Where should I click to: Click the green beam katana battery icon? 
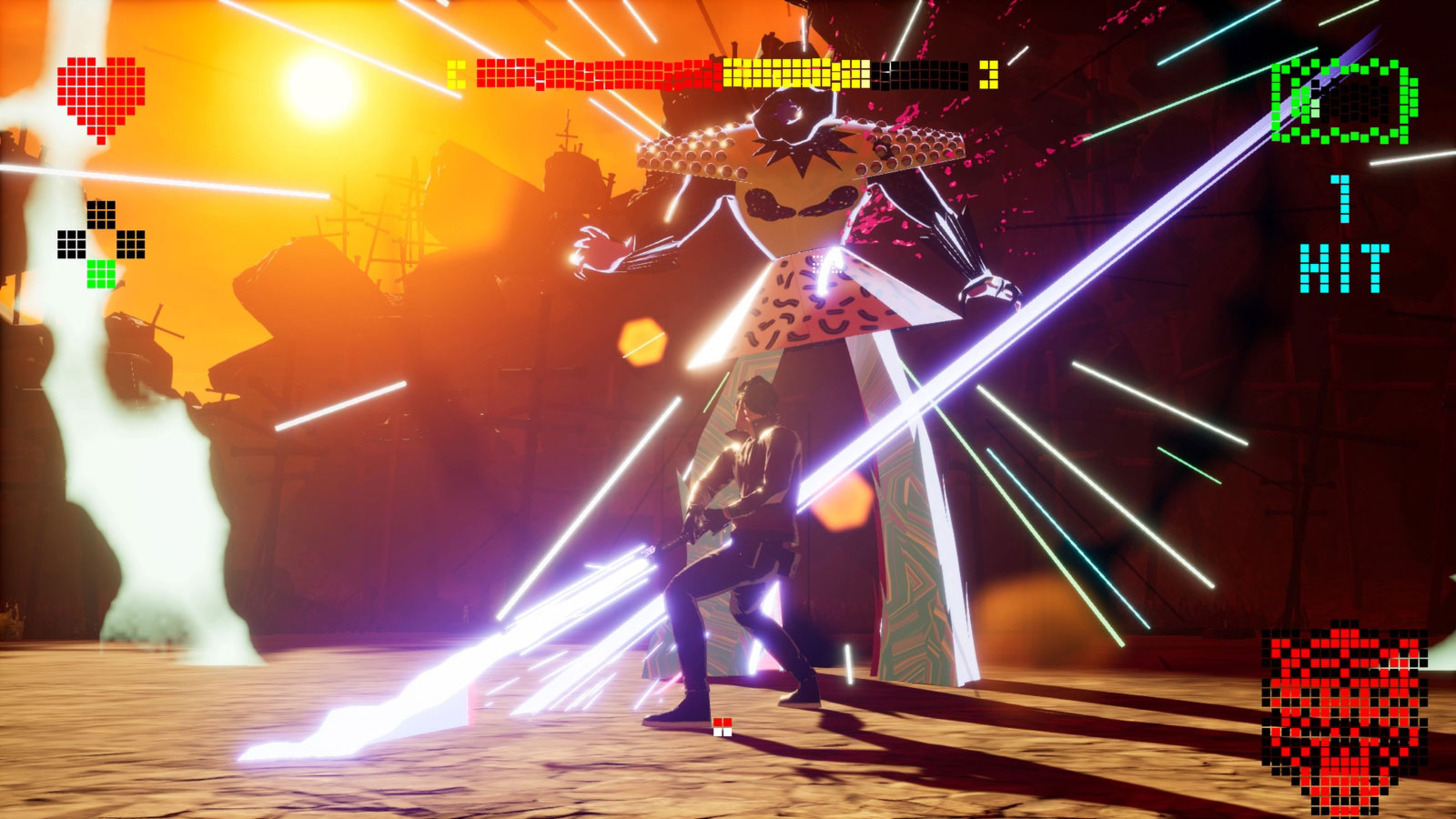(1344, 101)
